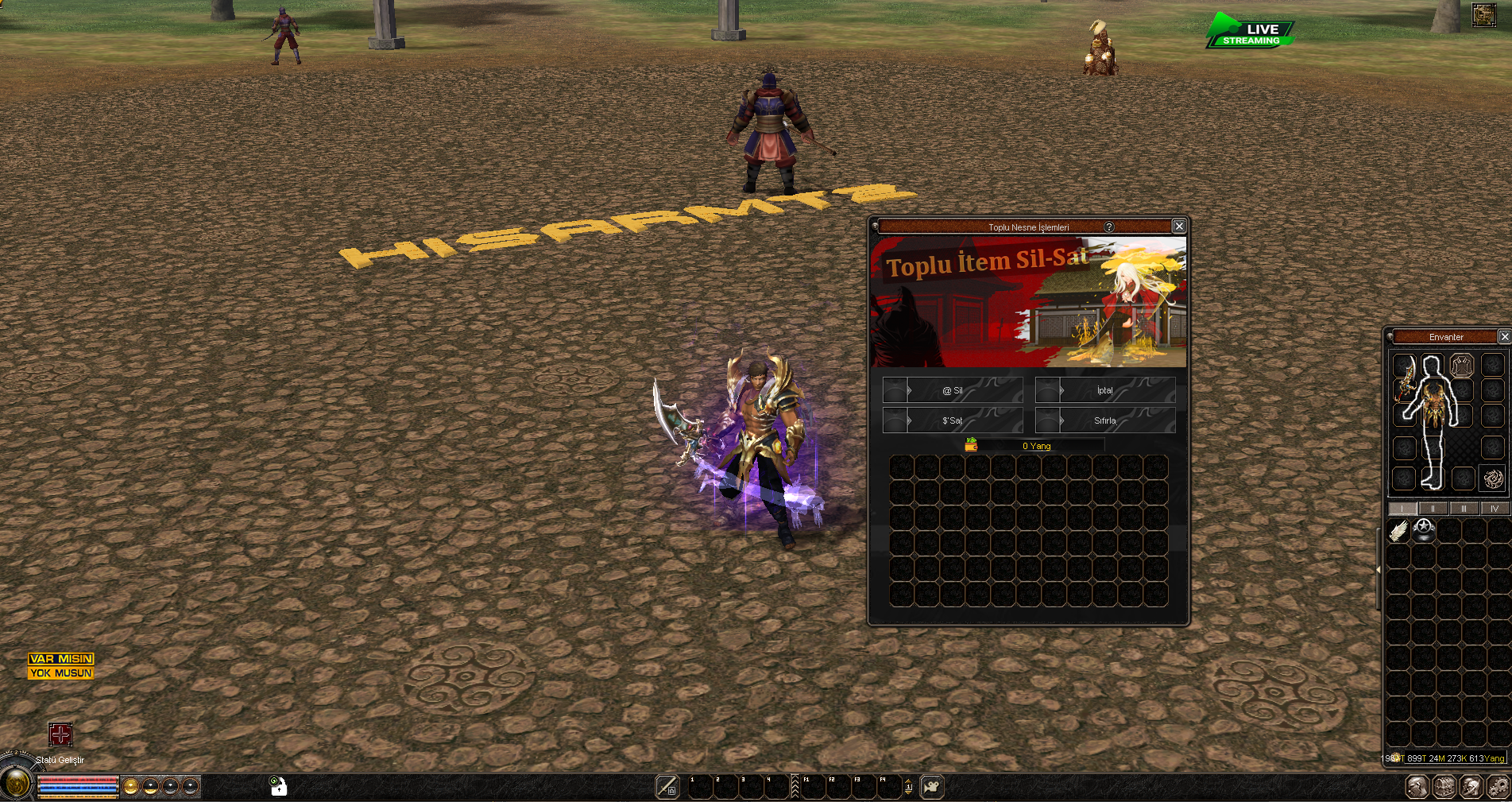The height and width of the screenshot is (802, 1512).
Task: Switch to inventory tab II
Action: point(1433,509)
